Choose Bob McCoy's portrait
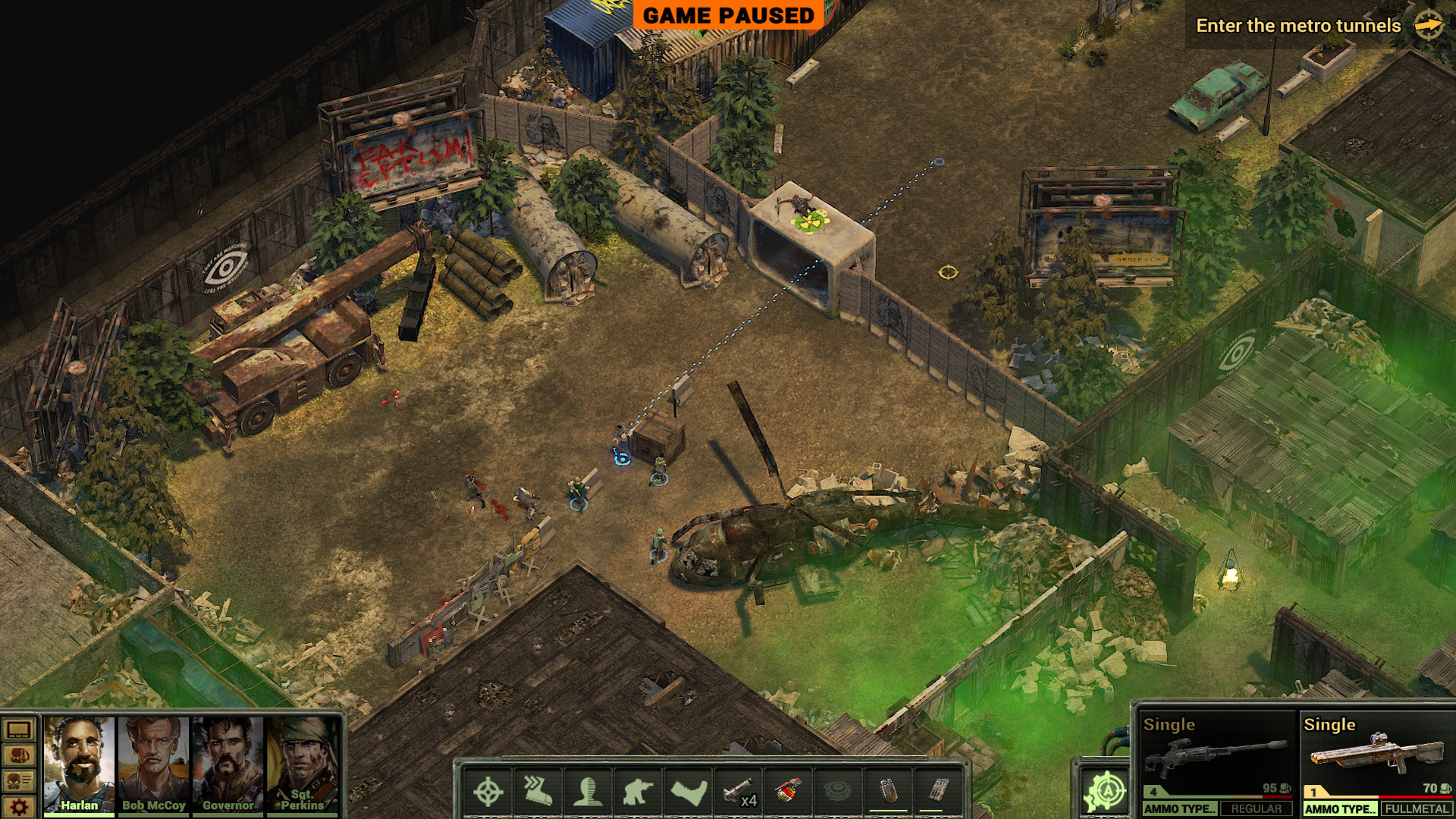The image size is (1456, 819). pos(153,762)
